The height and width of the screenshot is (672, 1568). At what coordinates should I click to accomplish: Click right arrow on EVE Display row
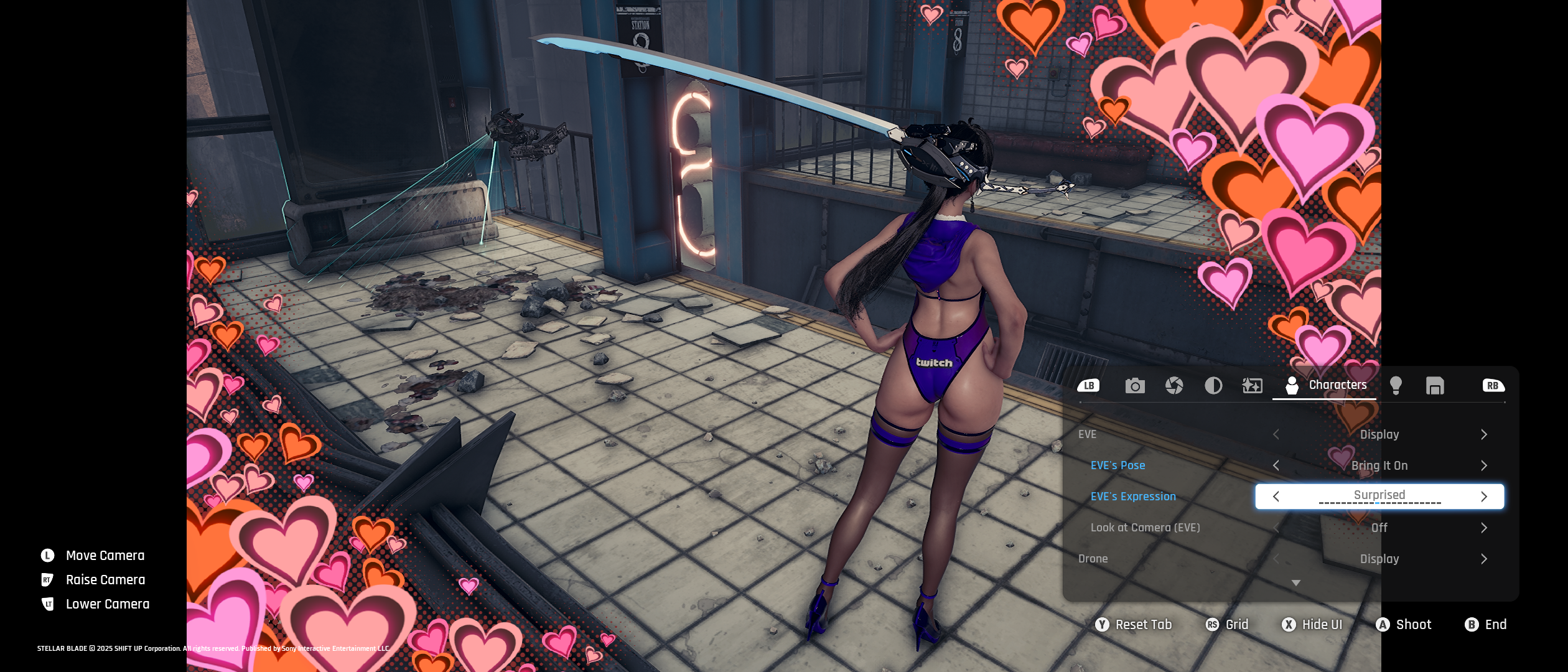click(x=1484, y=434)
